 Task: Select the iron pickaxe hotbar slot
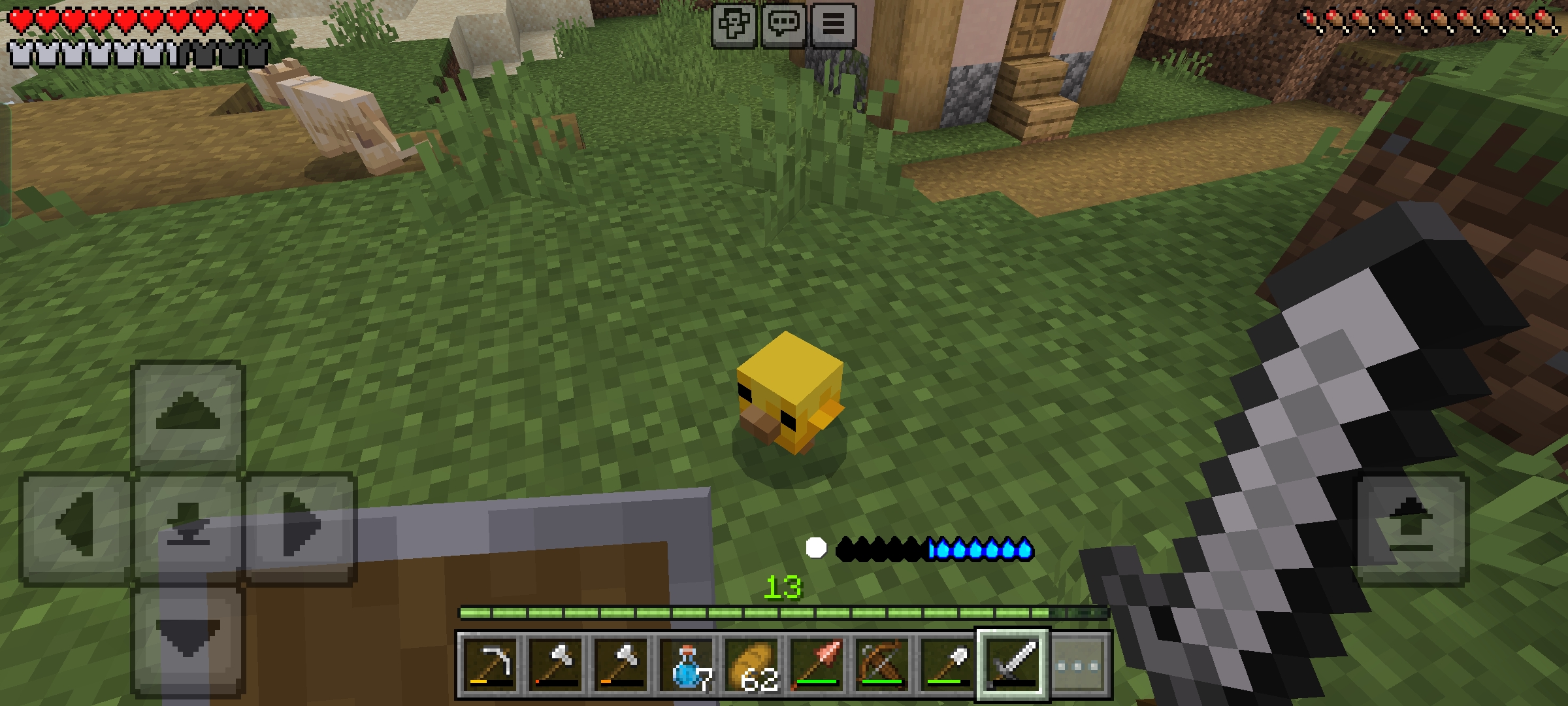[490, 665]
